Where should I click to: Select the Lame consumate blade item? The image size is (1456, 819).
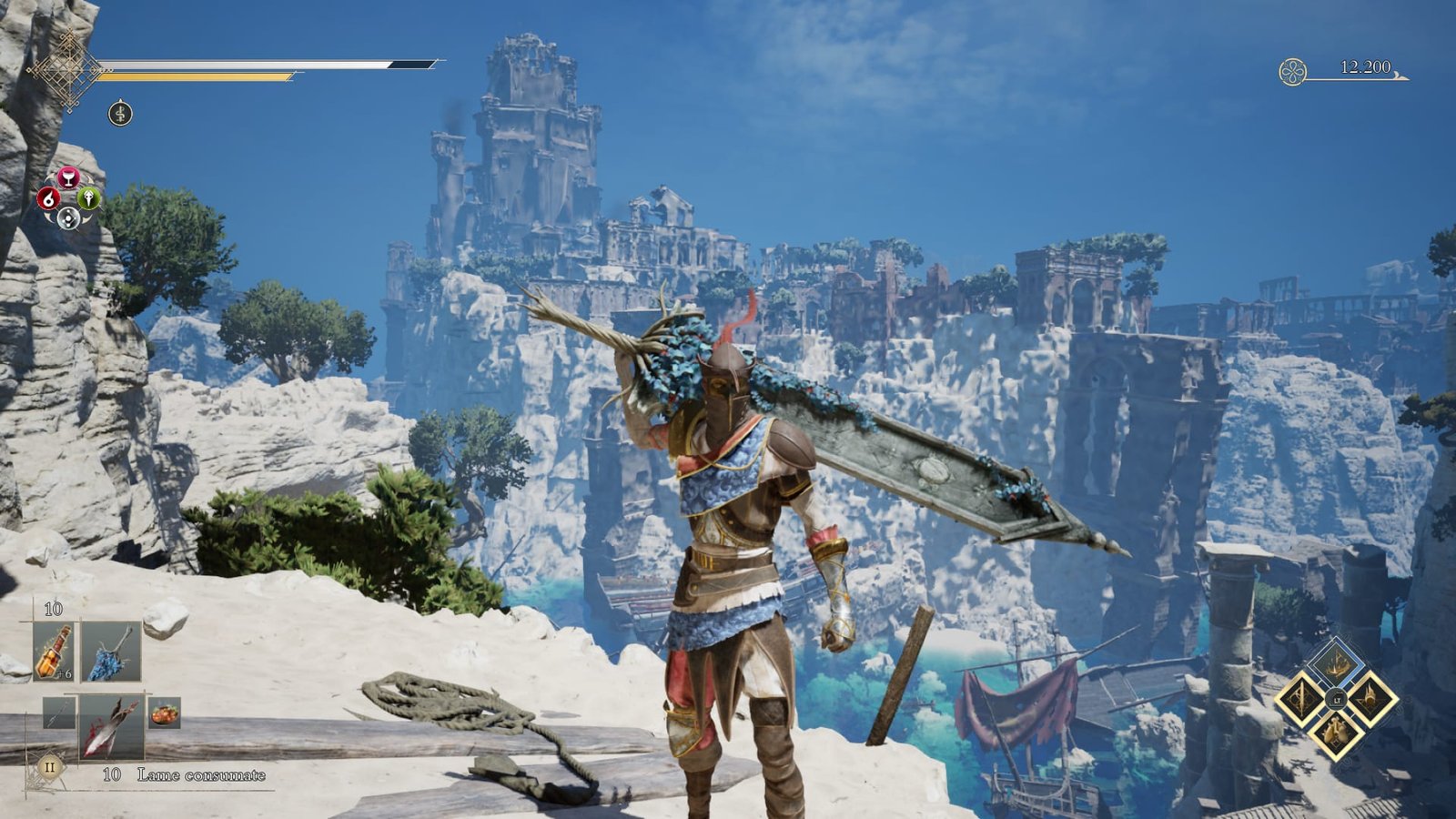tap(111, 726)
